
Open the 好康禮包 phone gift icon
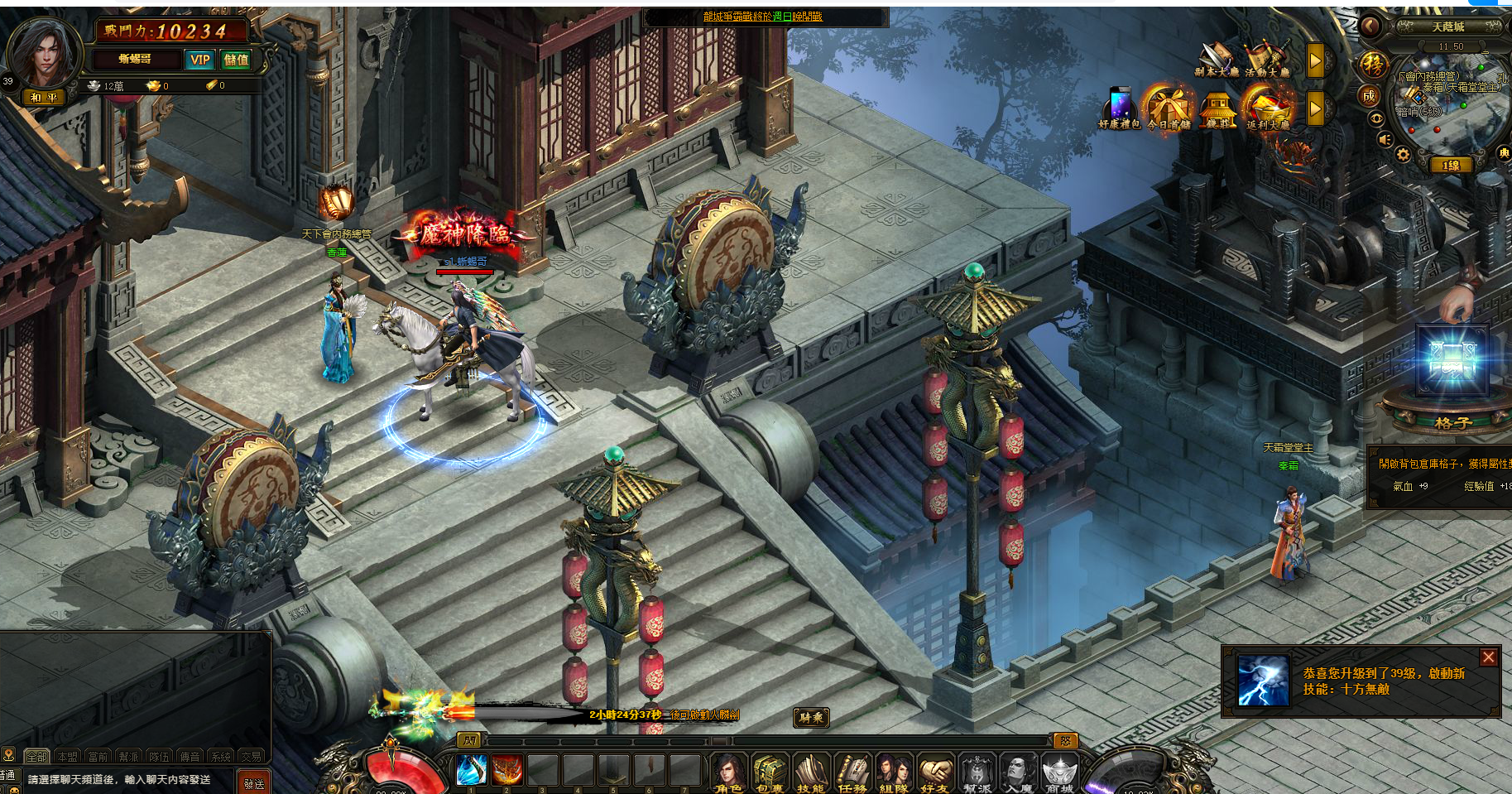1120,108
